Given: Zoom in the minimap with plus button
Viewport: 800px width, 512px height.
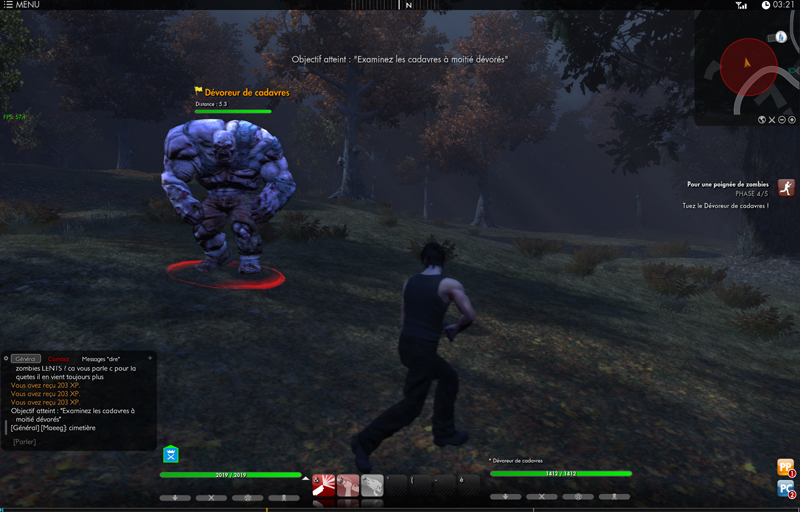Looking at the screenshot, I should tap(792, 120).
